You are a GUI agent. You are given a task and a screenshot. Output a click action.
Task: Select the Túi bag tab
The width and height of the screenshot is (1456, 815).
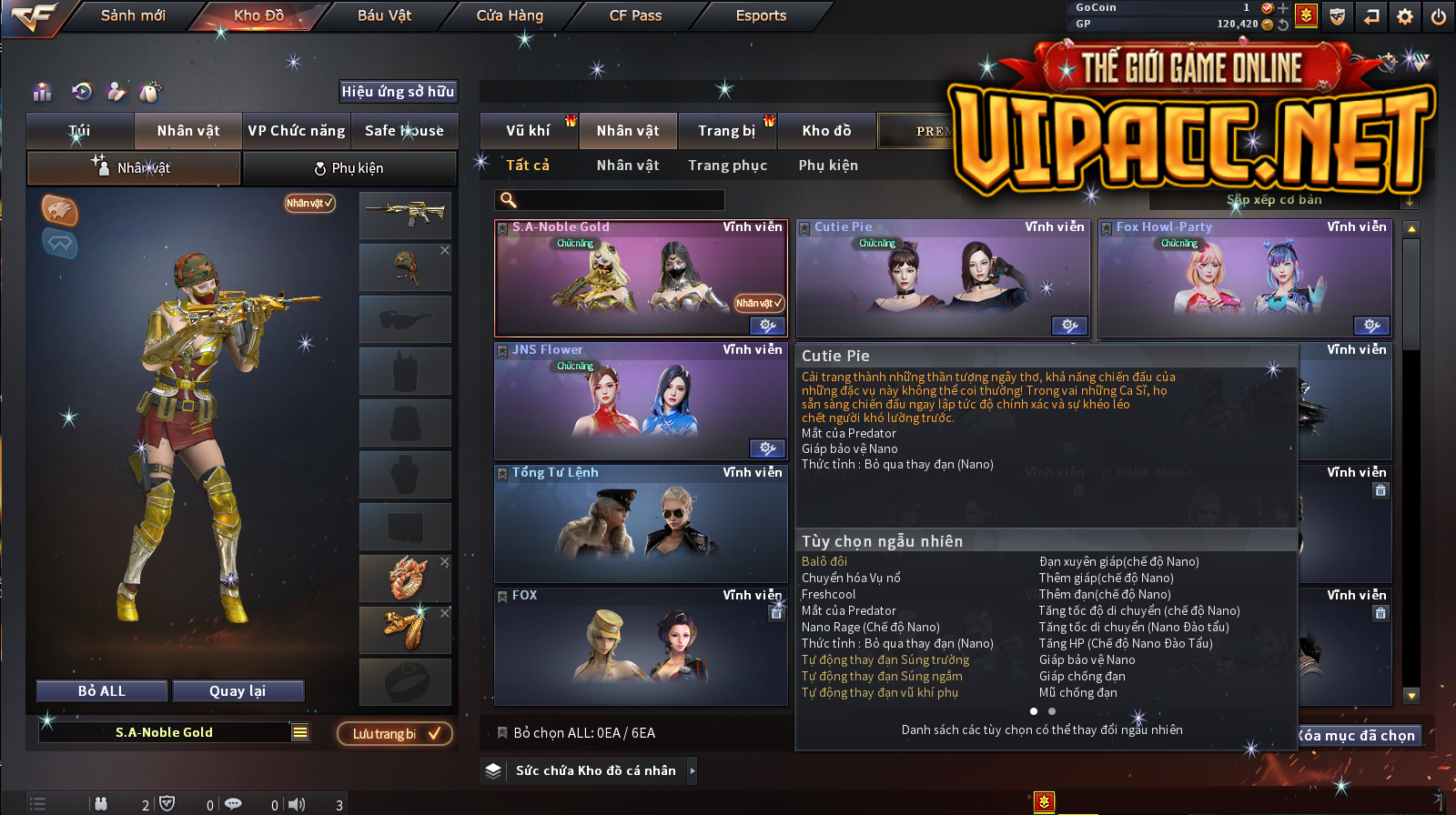80,131
